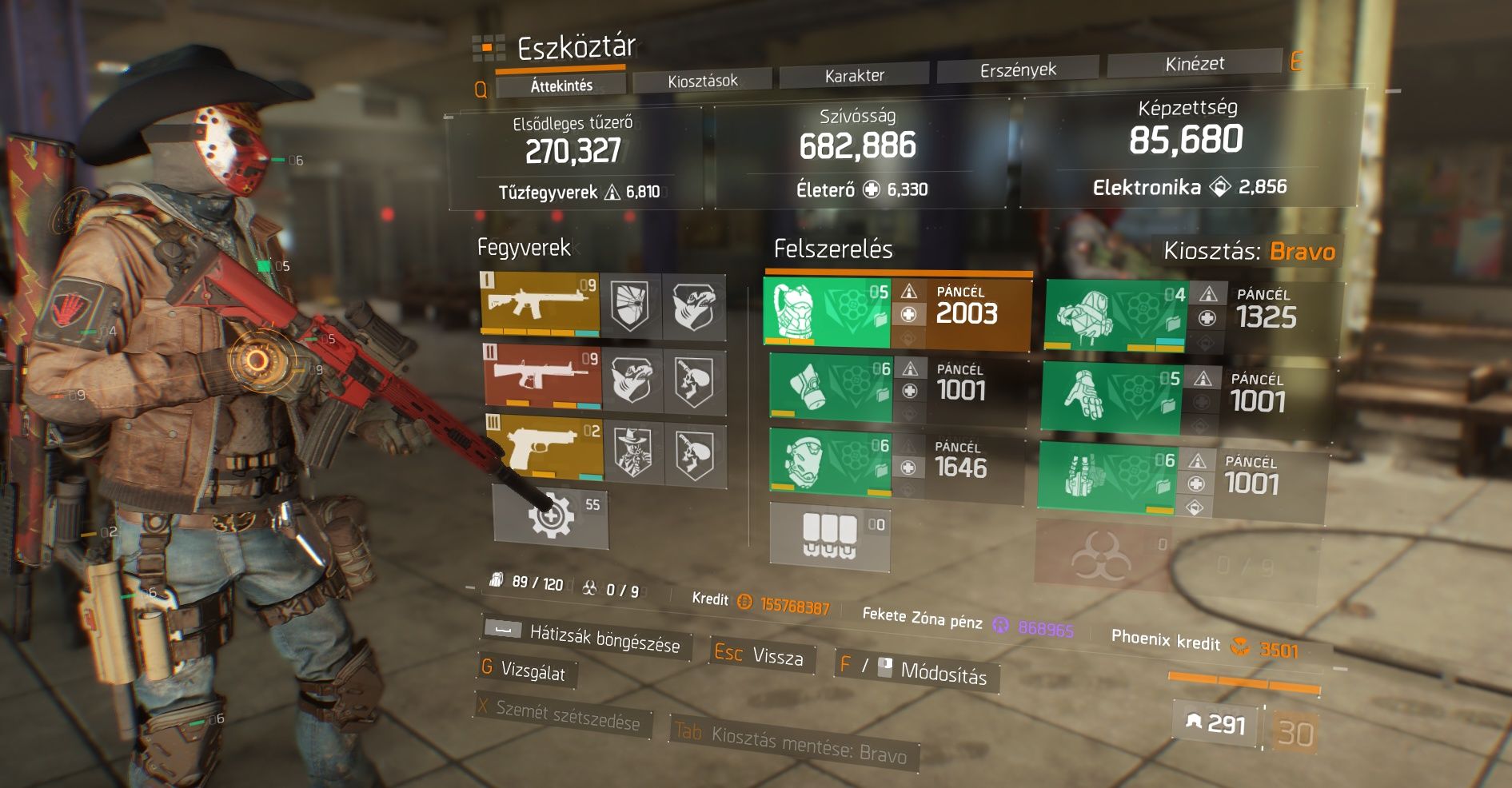Image resolution: width=1512 pixels, height=788 pixels.
Task: Open the Kiosztások tab
Action: [702, 81]
